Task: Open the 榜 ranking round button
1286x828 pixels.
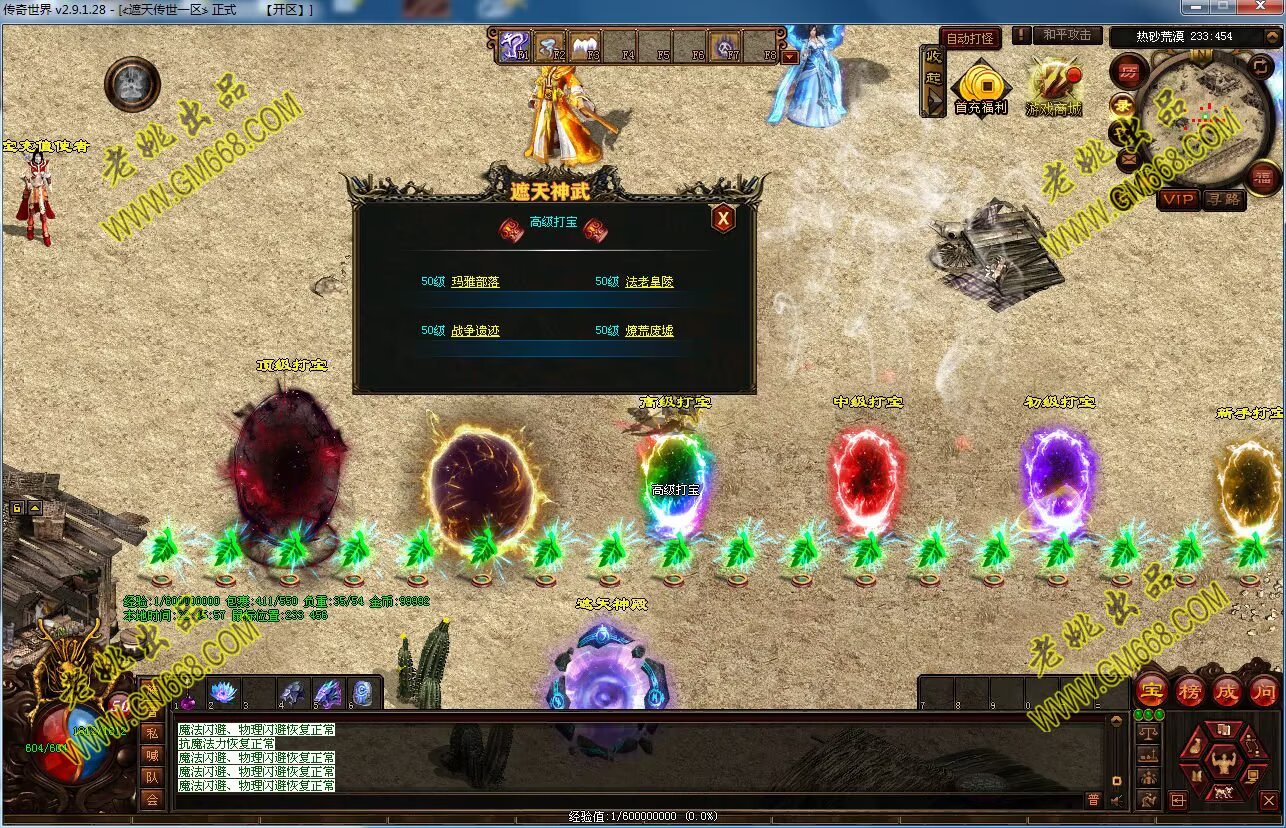Action: tap(1190, 690)
